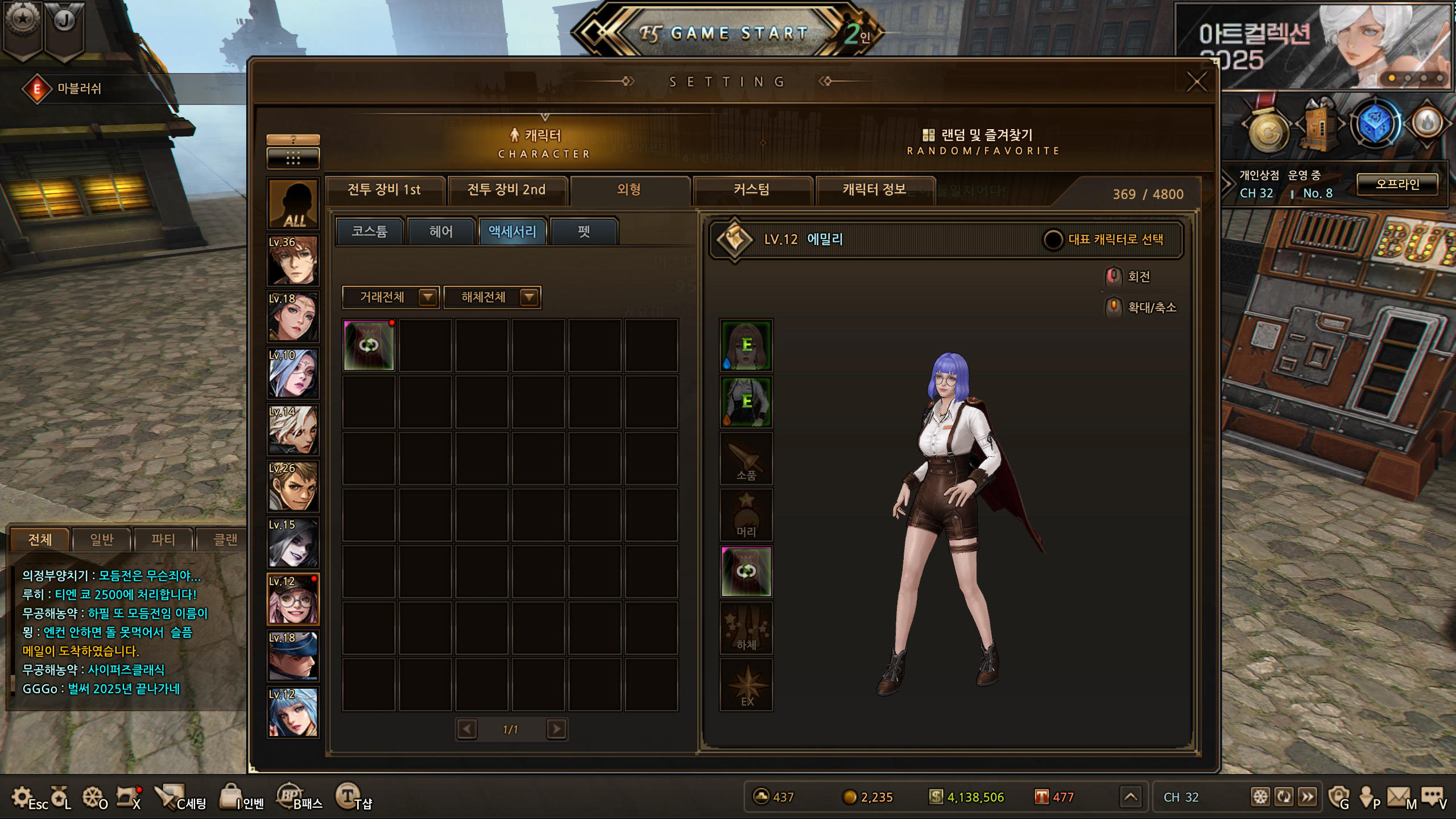
Task: Show the 캐릭터 정보 tab
Action: pos(874,190)
